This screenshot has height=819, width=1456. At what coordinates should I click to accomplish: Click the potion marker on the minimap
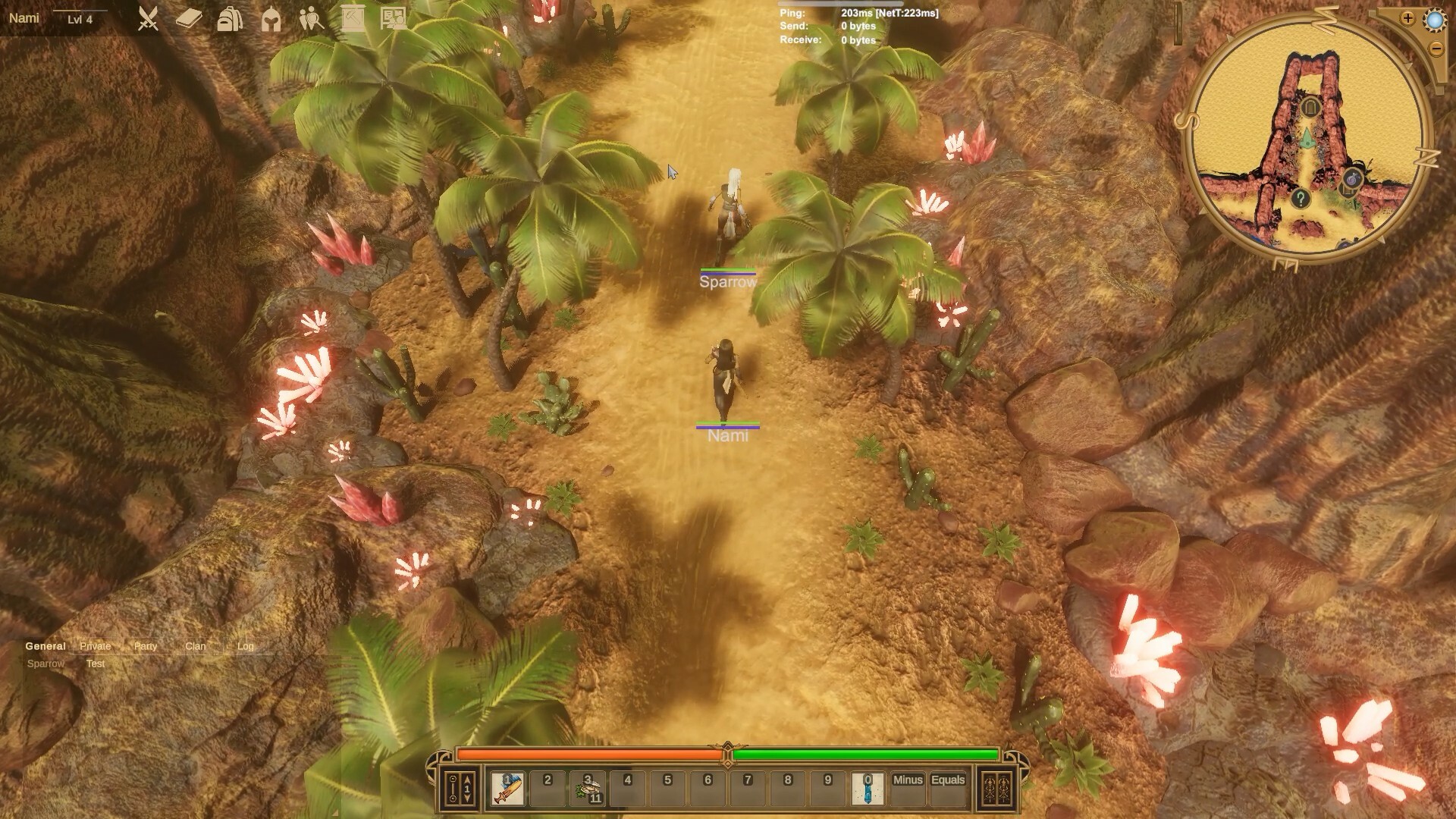1351,177
